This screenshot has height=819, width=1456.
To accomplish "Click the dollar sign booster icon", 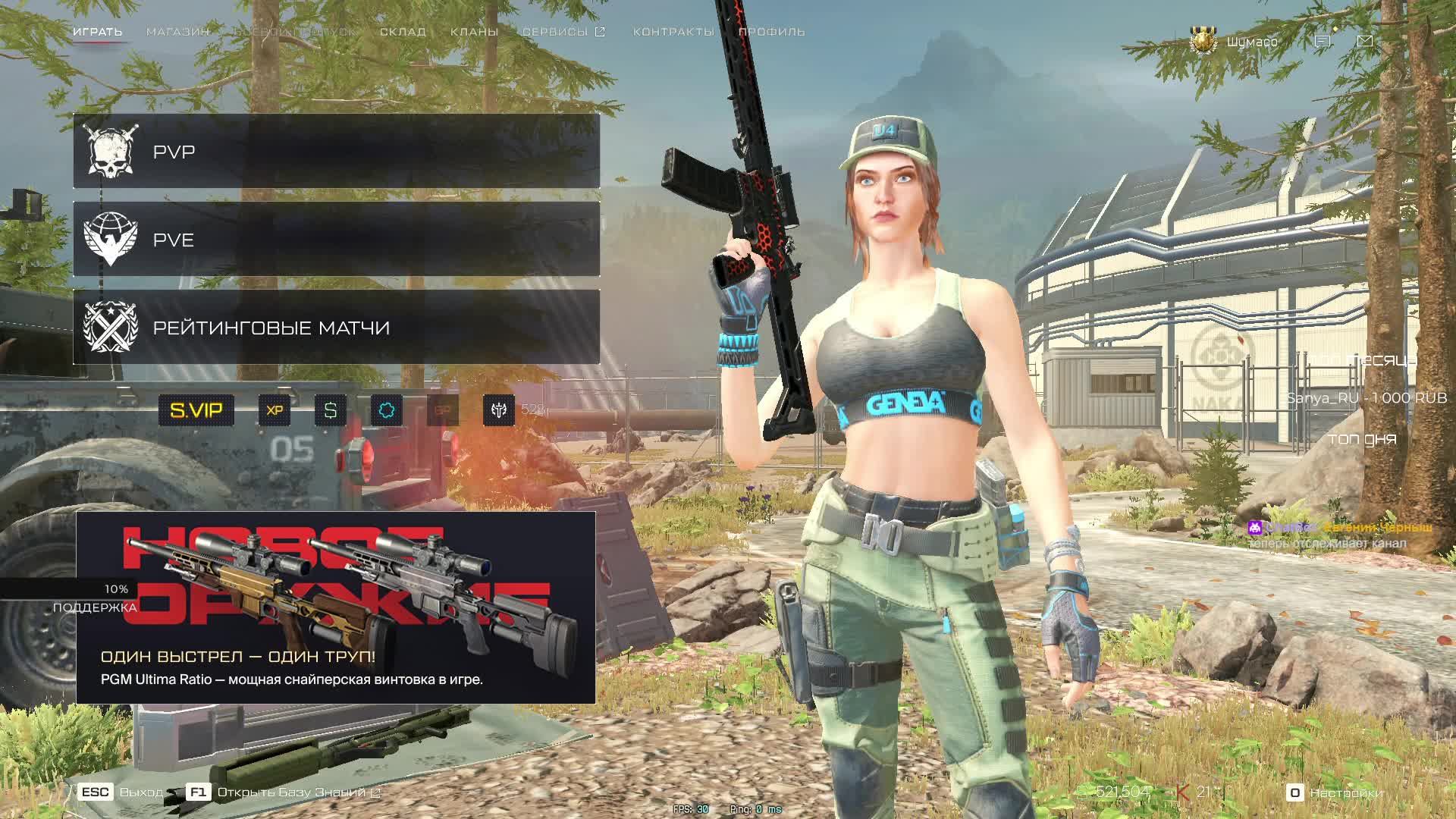I will point(331,410).
